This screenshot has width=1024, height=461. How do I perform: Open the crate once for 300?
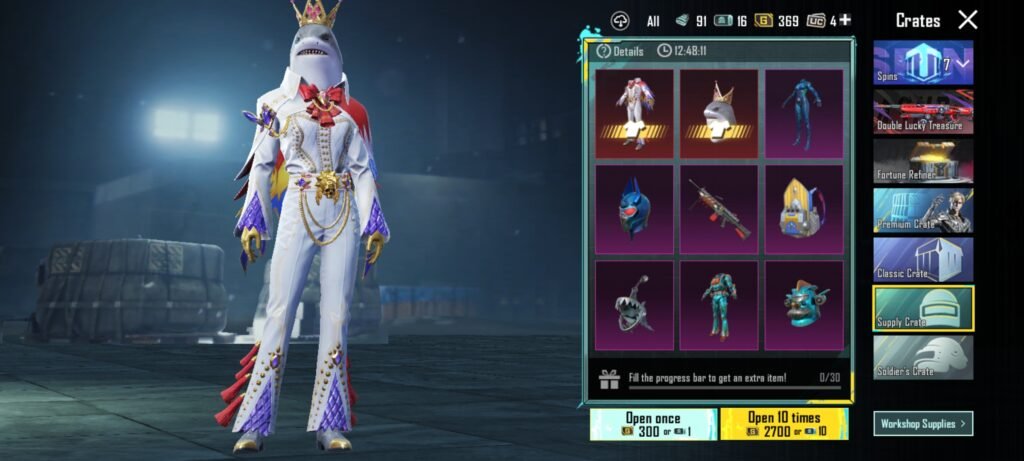[x=652, y=424]
